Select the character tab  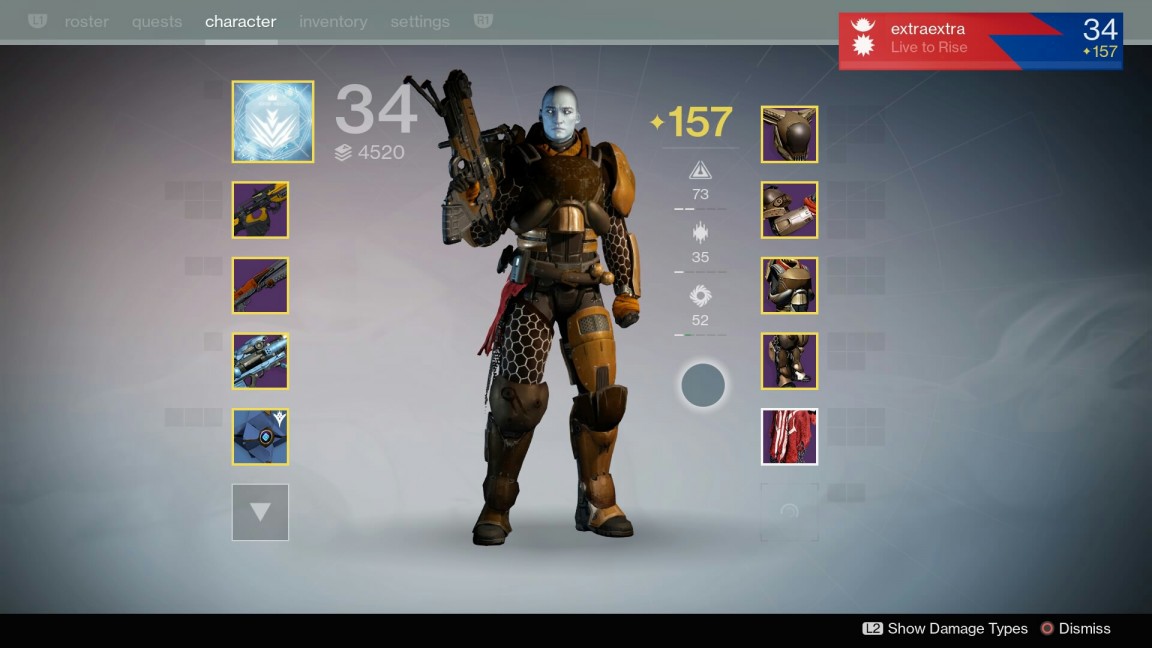[x=240, y=21]
